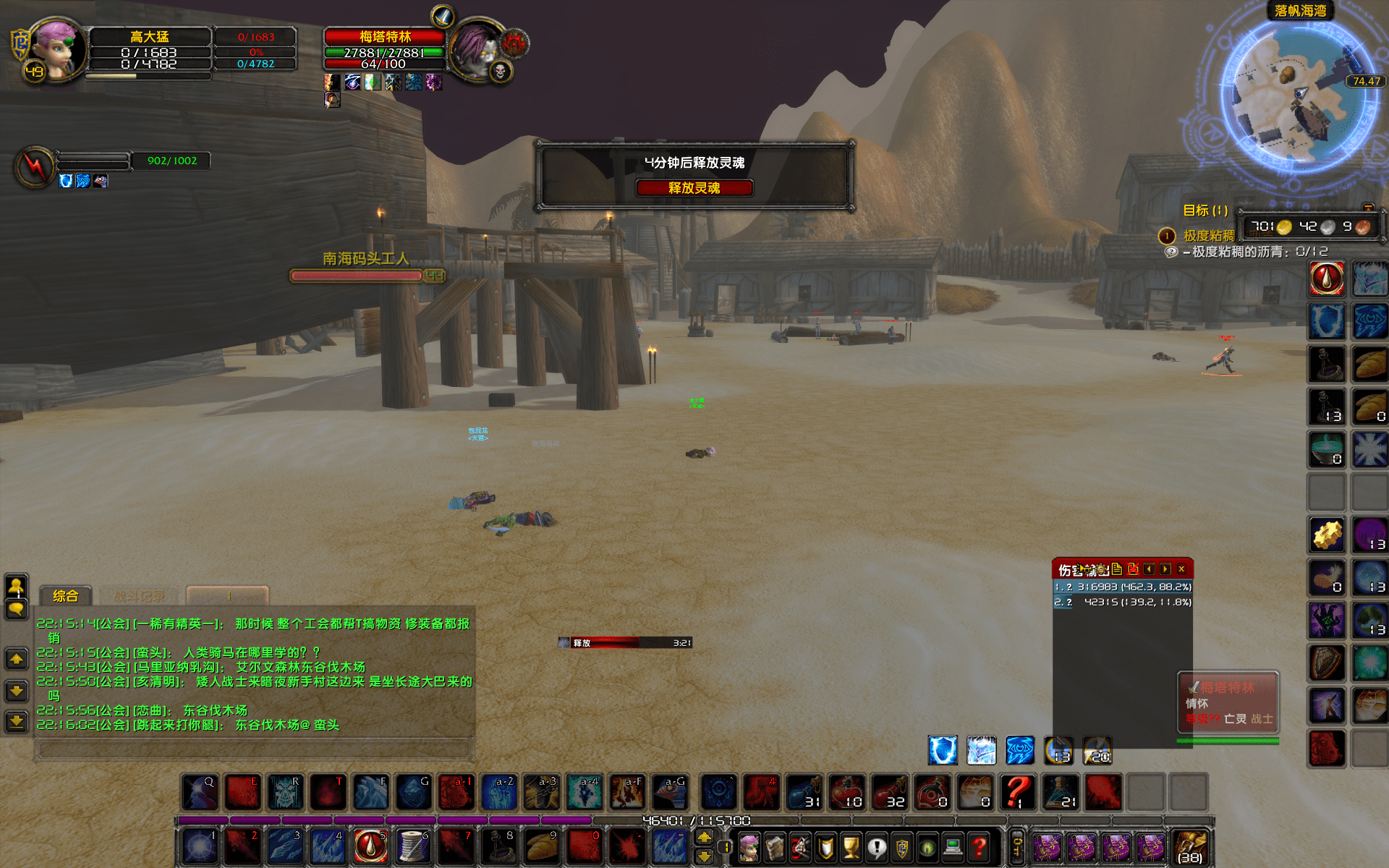Screen dimensions: 1389x868
Task: Click the 释放灵魂 release spirit button
Action: click(694, 188)
